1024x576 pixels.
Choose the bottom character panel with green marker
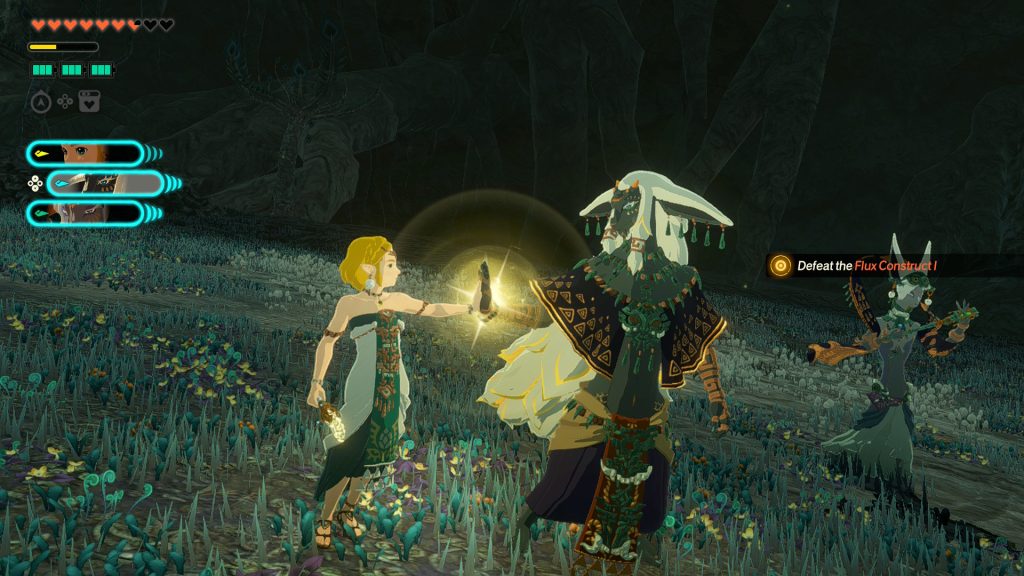pyautogui.click(x=85, y=213)
